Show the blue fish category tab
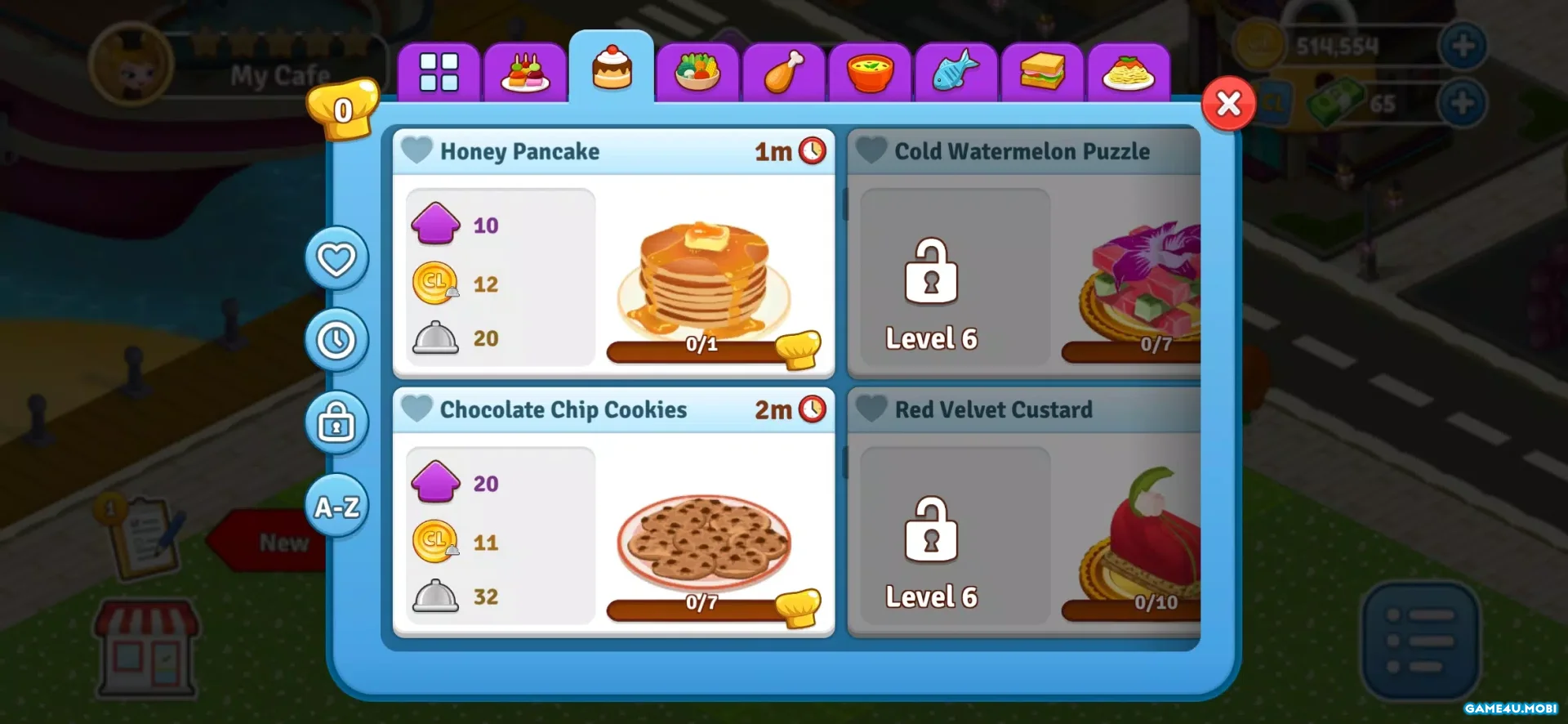 point(955,72)
